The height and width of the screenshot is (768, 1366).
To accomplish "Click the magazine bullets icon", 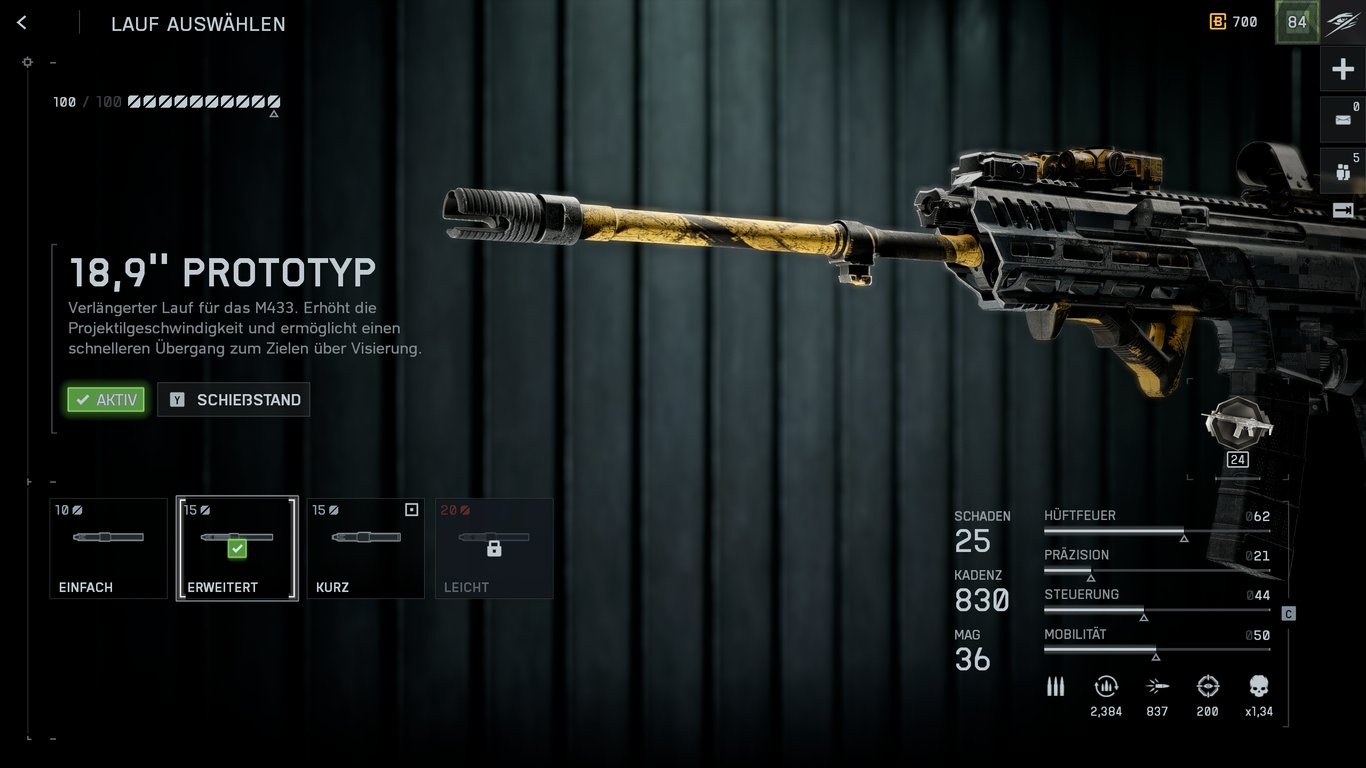I will [1055, 686].
